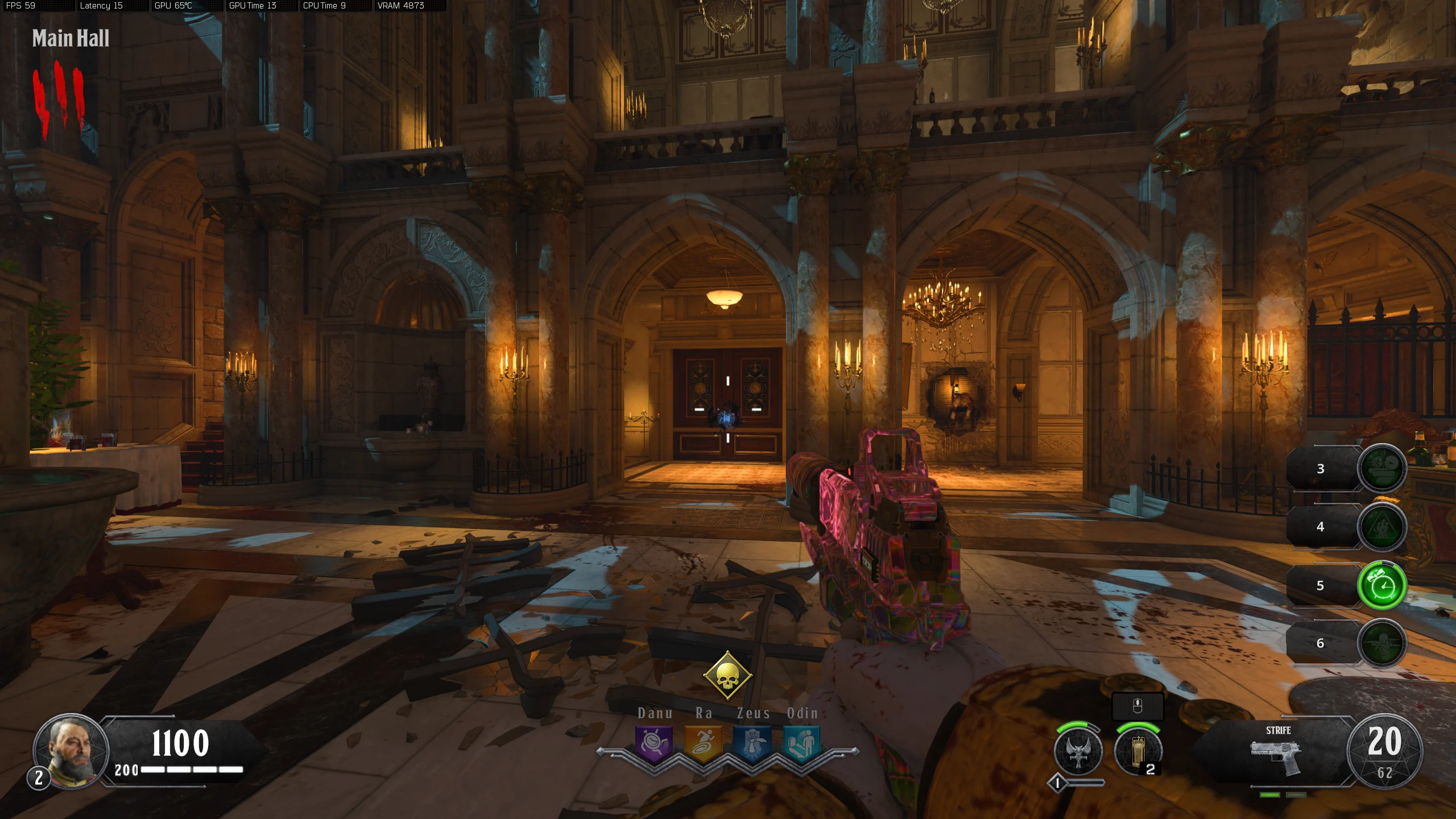The height and width of the screenshot is (819, 1456).
Task: Select the Danu perk icon
Action: coord(654,743)
